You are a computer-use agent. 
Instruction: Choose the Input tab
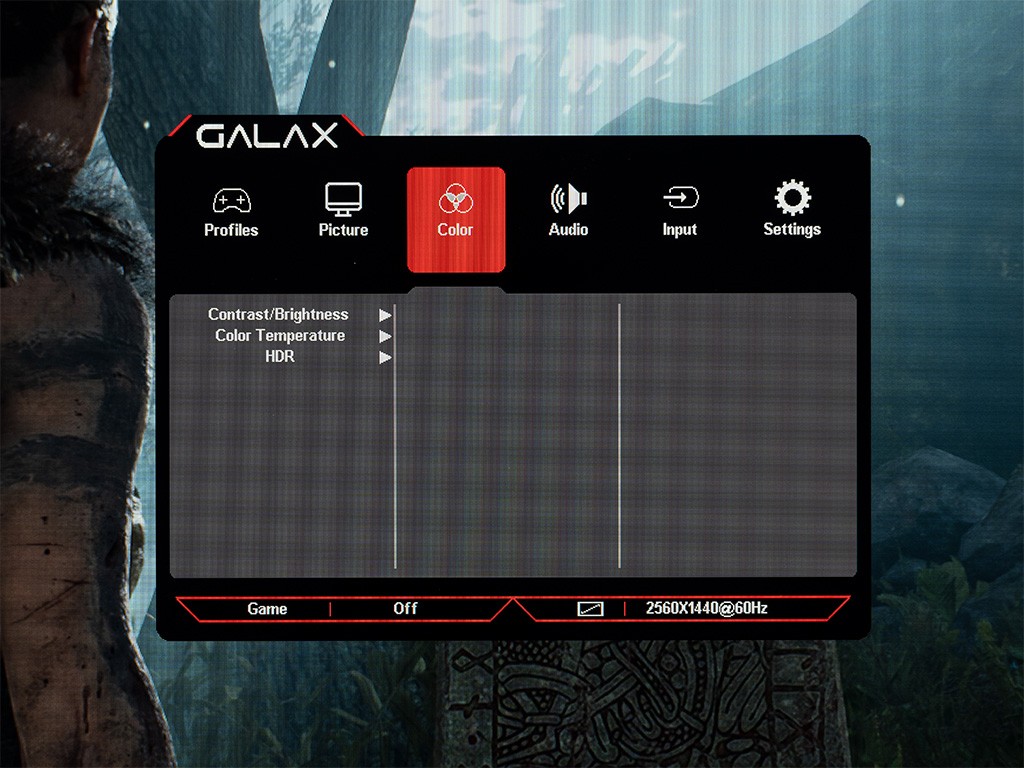679,213
